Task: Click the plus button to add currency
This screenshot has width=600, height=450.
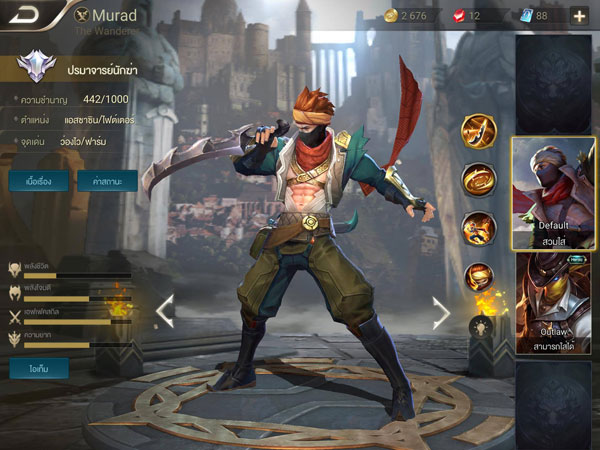Action: 580,15
